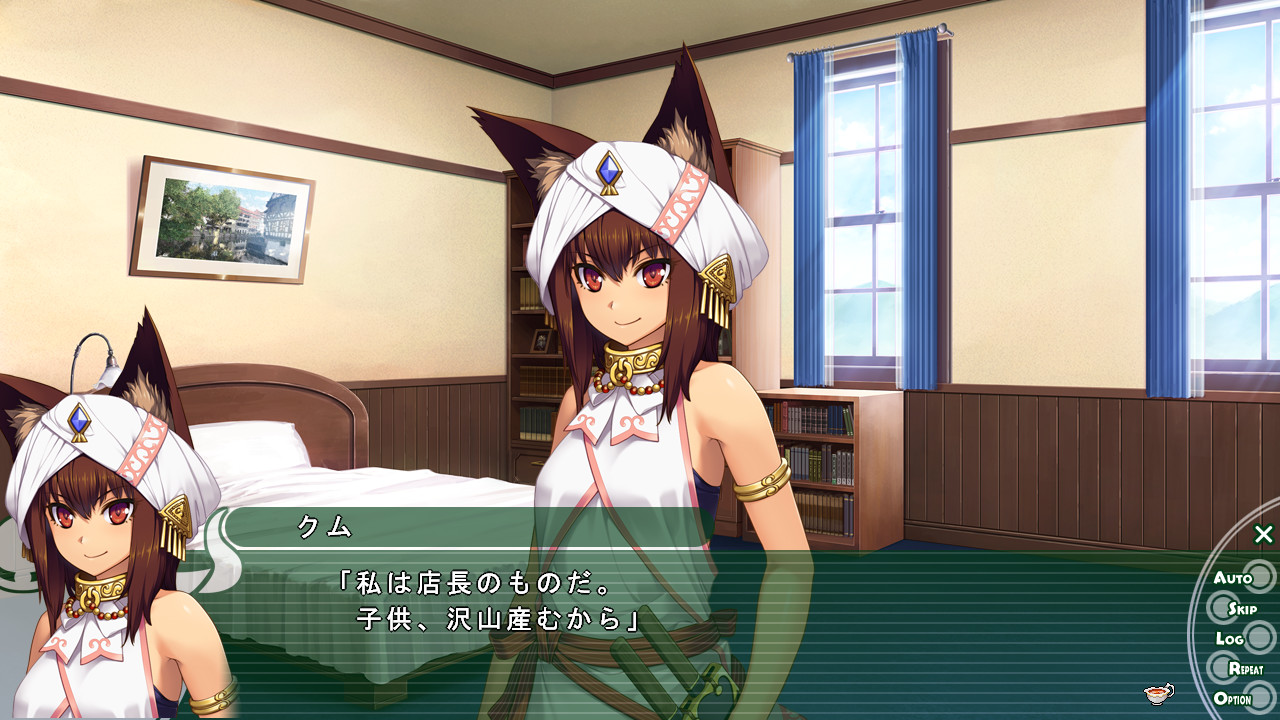Viewport: 1280px width, 720px height.
Task: Hide the dialogue window with the X button
Action: coord(1264,535)
